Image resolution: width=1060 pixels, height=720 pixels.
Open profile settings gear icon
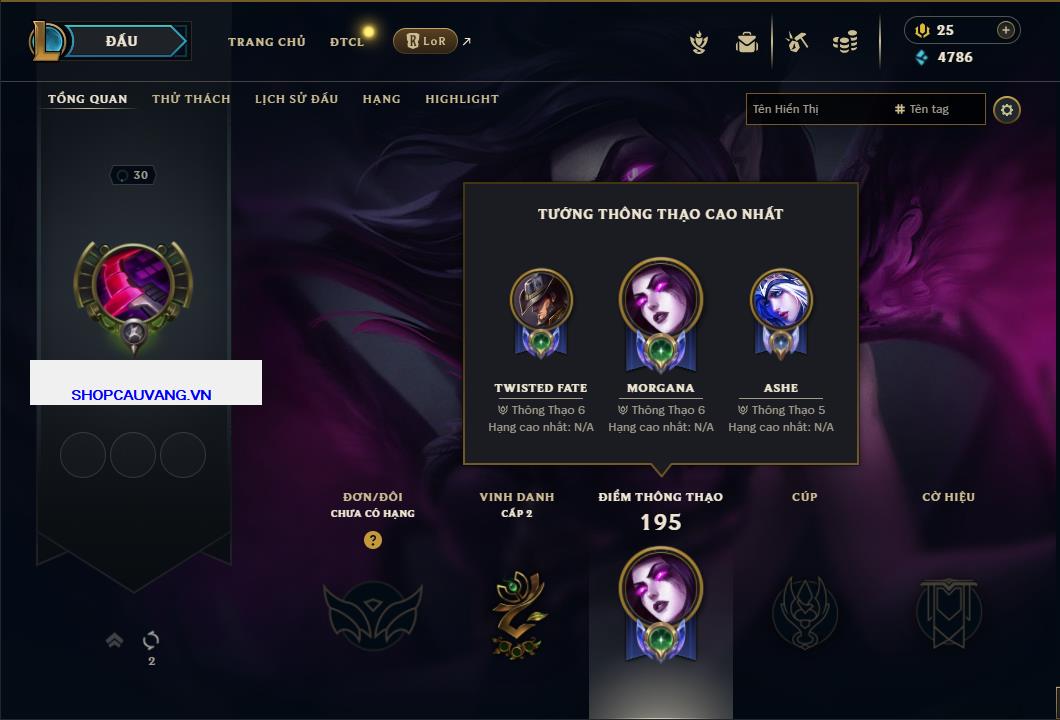click(1007, 109)
